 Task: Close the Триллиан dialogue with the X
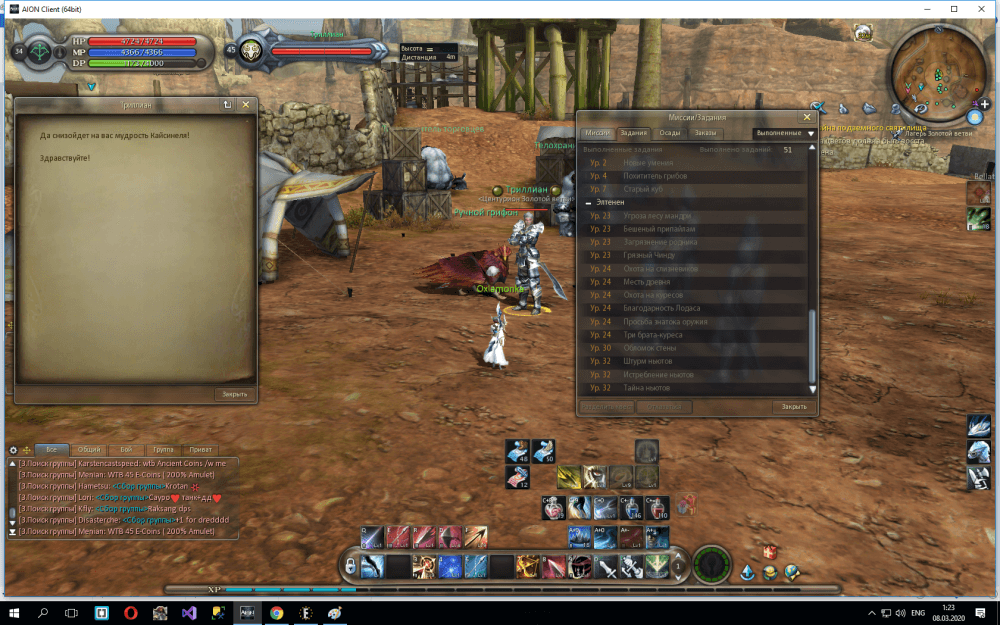(245, 104)
